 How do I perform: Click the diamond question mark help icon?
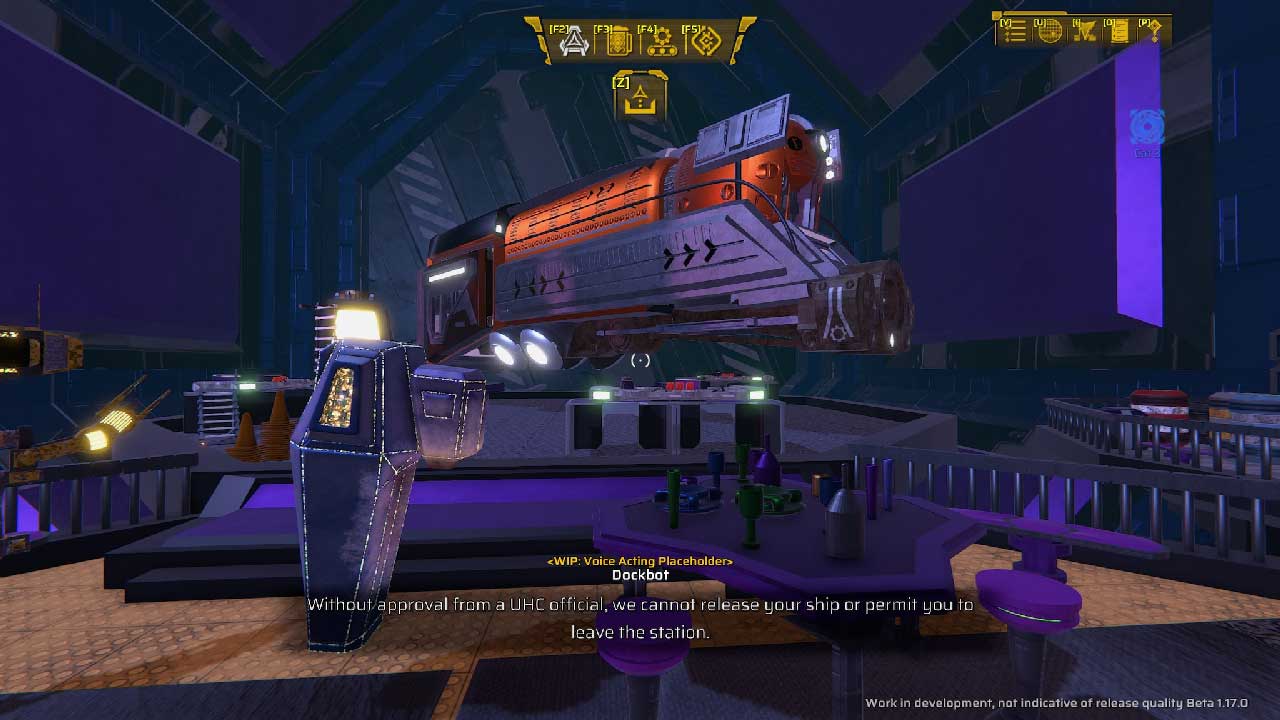tap(1154, 32)
